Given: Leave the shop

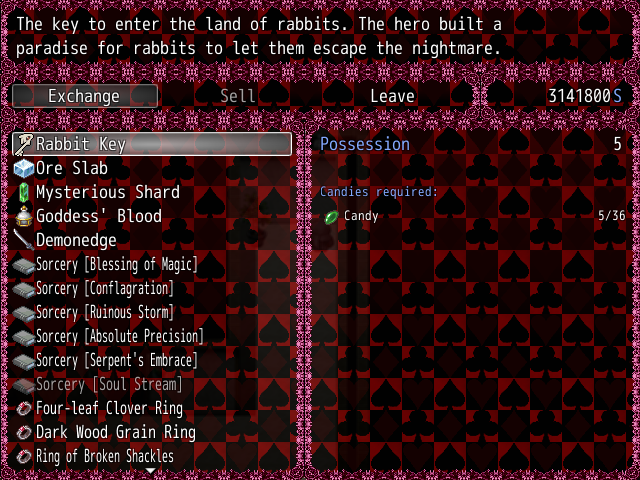Looking at the screenshot, I should 392,96.
